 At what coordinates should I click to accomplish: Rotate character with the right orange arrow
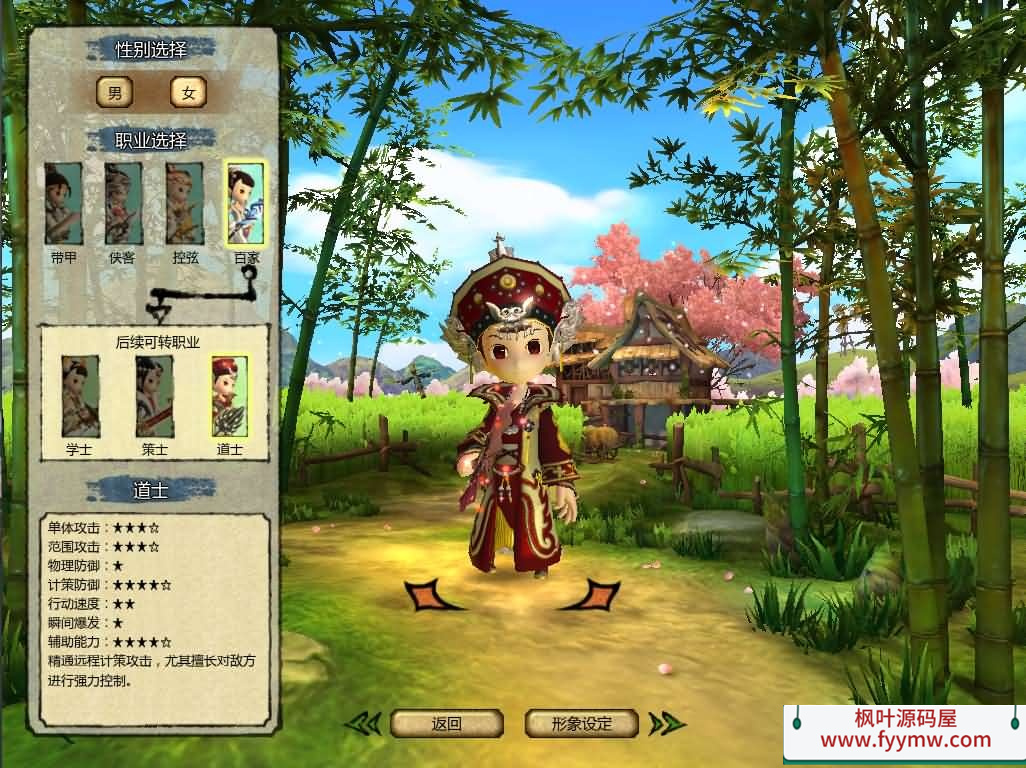click(x=592, y=595)
